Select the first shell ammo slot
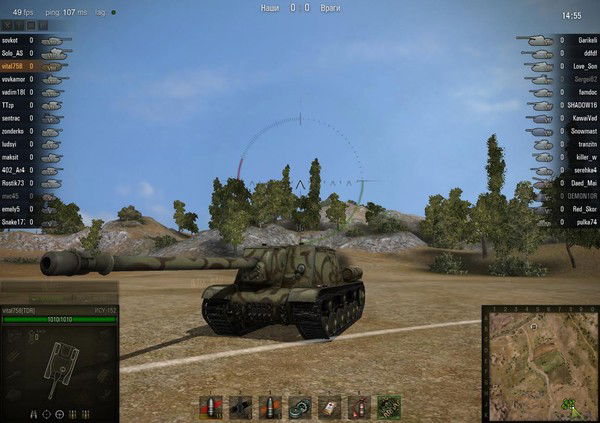 [x=210, y=407]
